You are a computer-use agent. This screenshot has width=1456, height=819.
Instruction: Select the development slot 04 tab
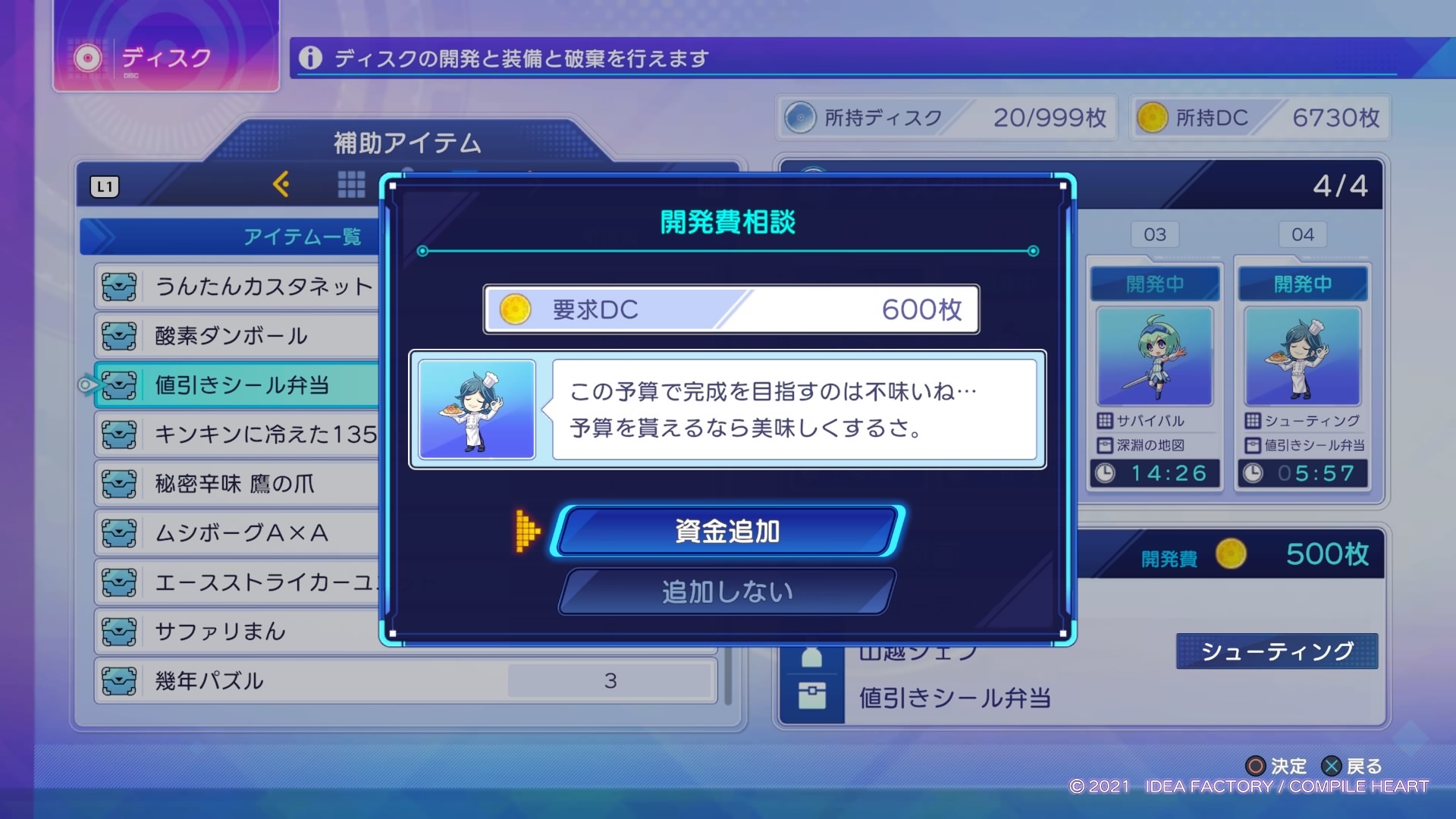(x=1302, y=234)
